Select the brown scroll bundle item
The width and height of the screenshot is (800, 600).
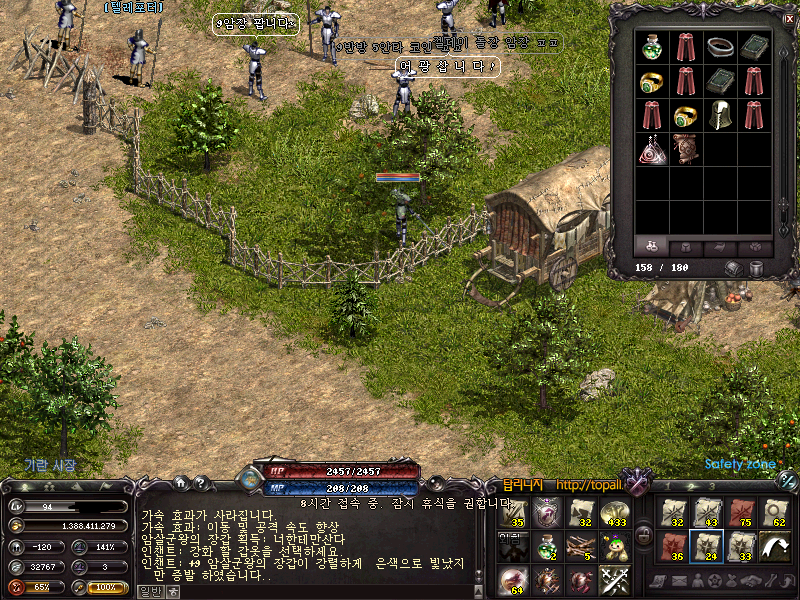click(x=686, y=148)
